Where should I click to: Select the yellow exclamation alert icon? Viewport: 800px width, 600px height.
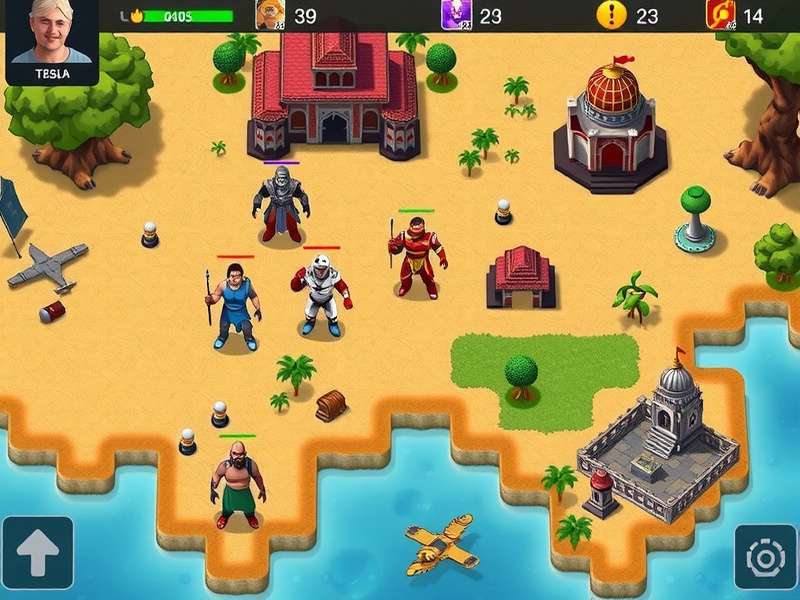(x=610, y=15)
